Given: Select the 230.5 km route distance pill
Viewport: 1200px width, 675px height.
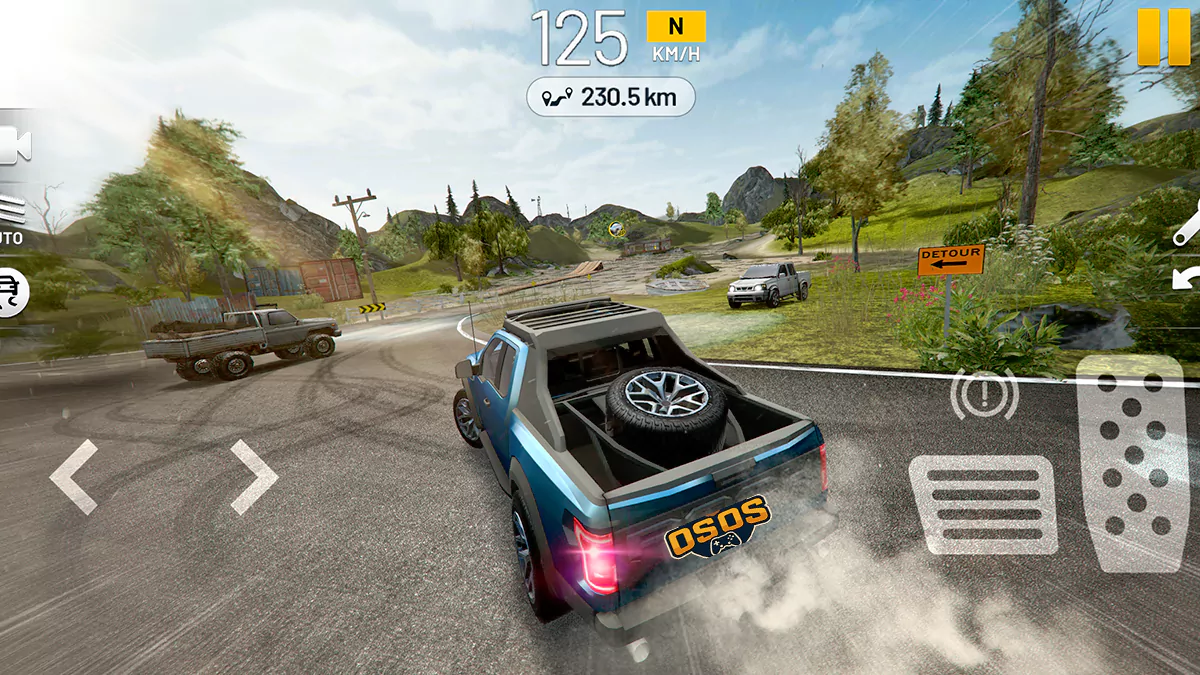Looking at the screenshot, I should [x=610, y=97].
